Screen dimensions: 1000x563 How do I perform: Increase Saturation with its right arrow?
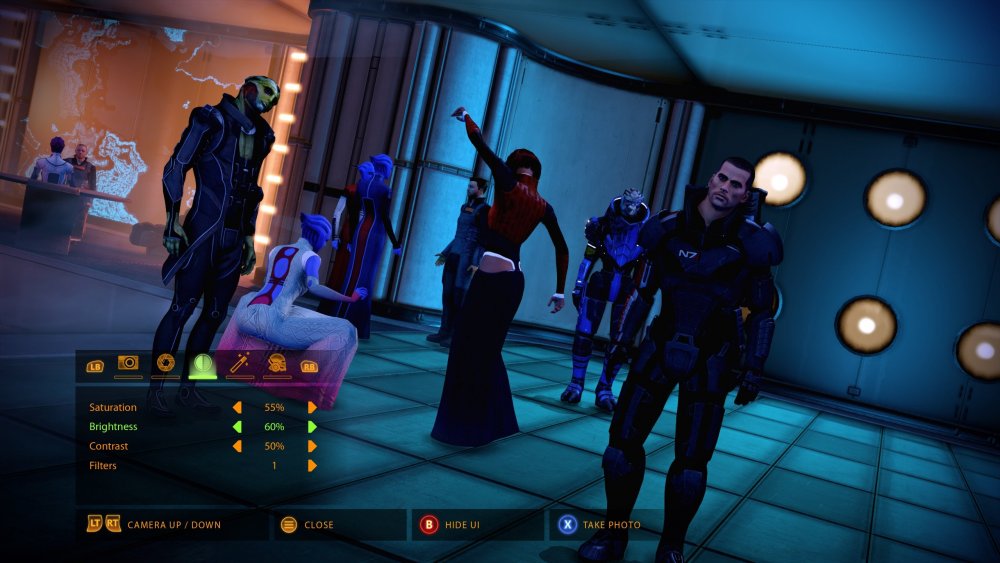coord(312,408)
